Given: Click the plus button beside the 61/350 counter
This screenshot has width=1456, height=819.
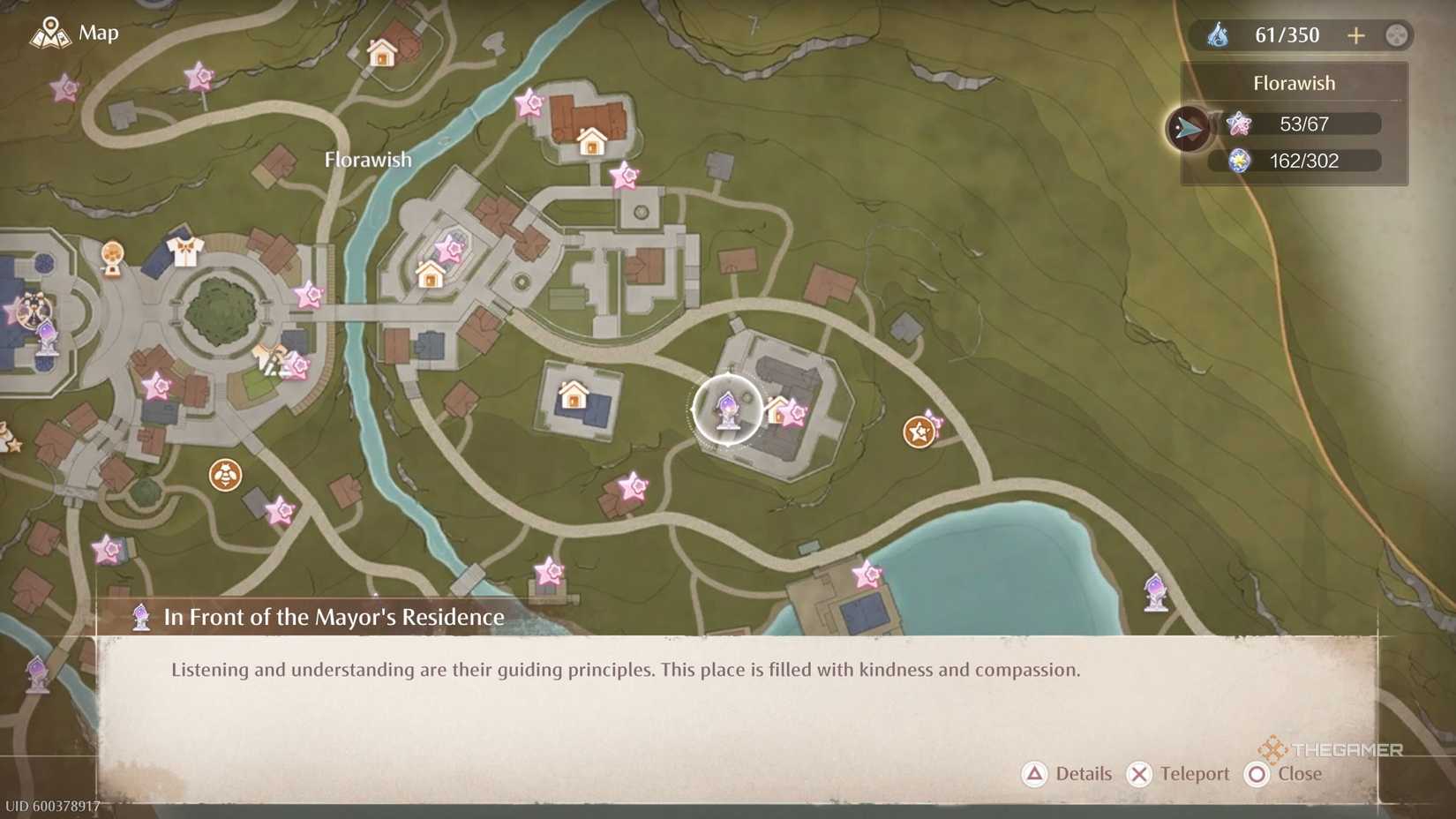Looking at the screenshot, I should tap(1356, 34).
